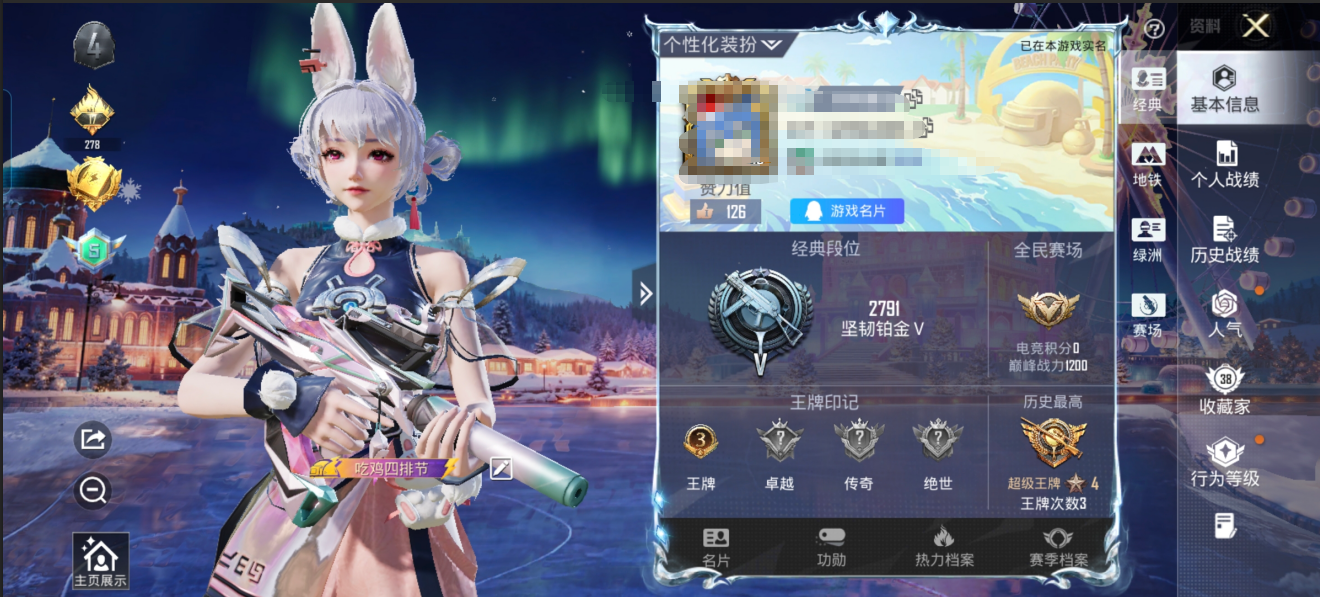Click the help question mark icon
This screenshot has width=1320, height=597.
pyautogui.click(x=1154, y=29)
